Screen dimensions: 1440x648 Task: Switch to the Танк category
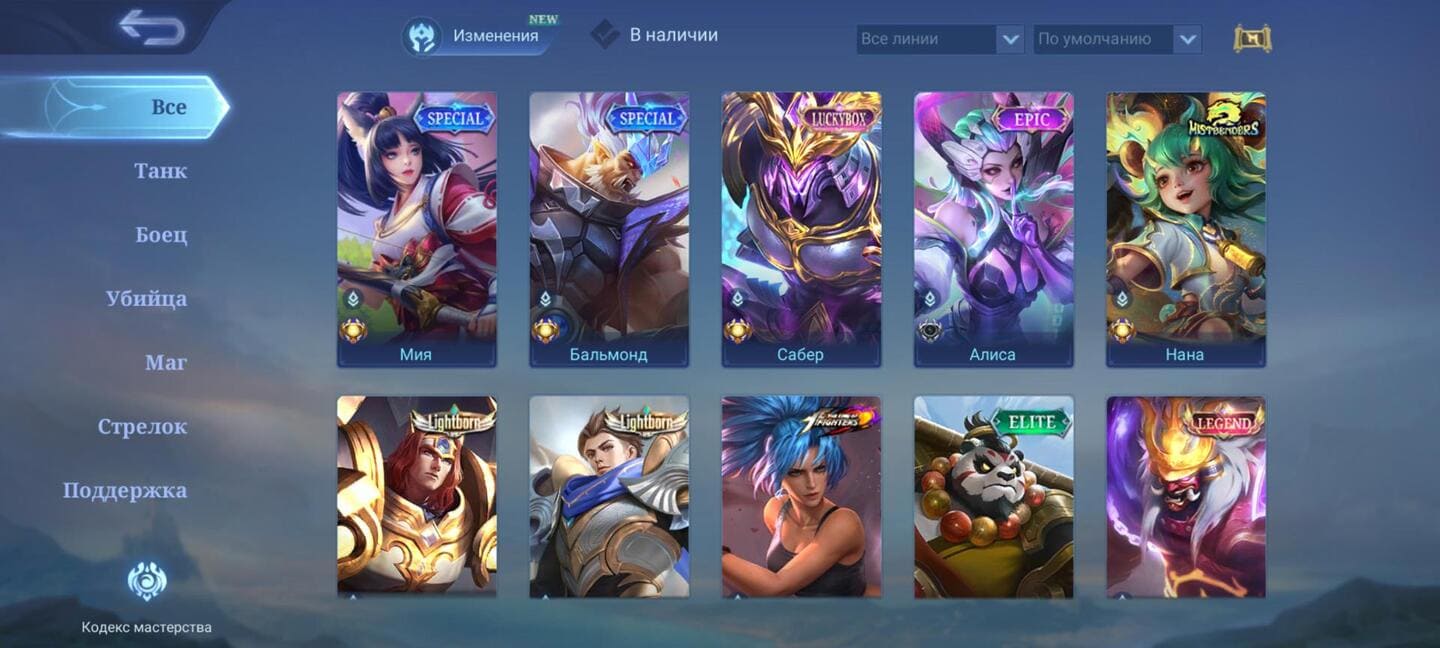pyautogui.click(x=160, y=171)
